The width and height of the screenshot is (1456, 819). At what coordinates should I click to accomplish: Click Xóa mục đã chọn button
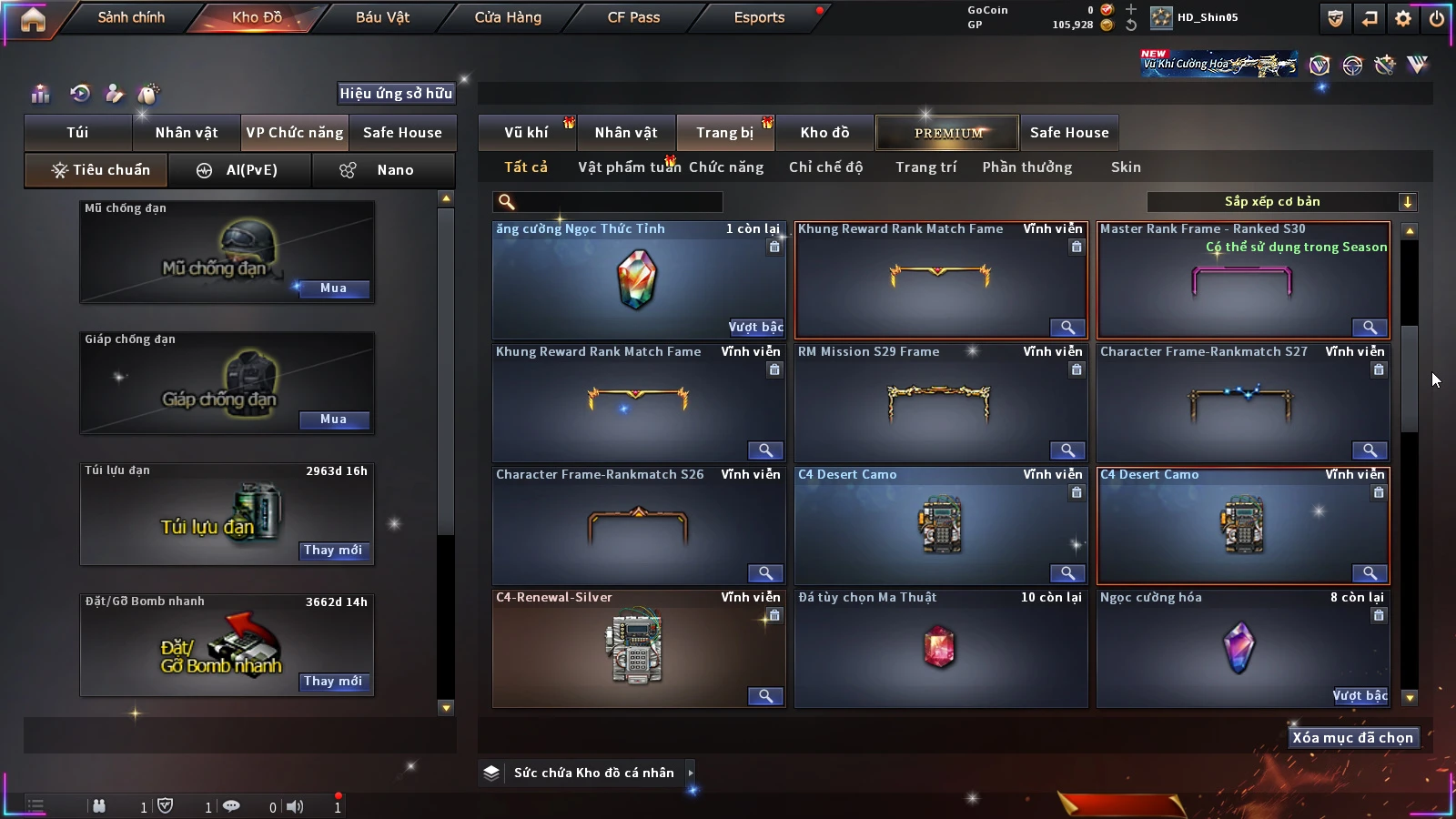click(1352, 738)
